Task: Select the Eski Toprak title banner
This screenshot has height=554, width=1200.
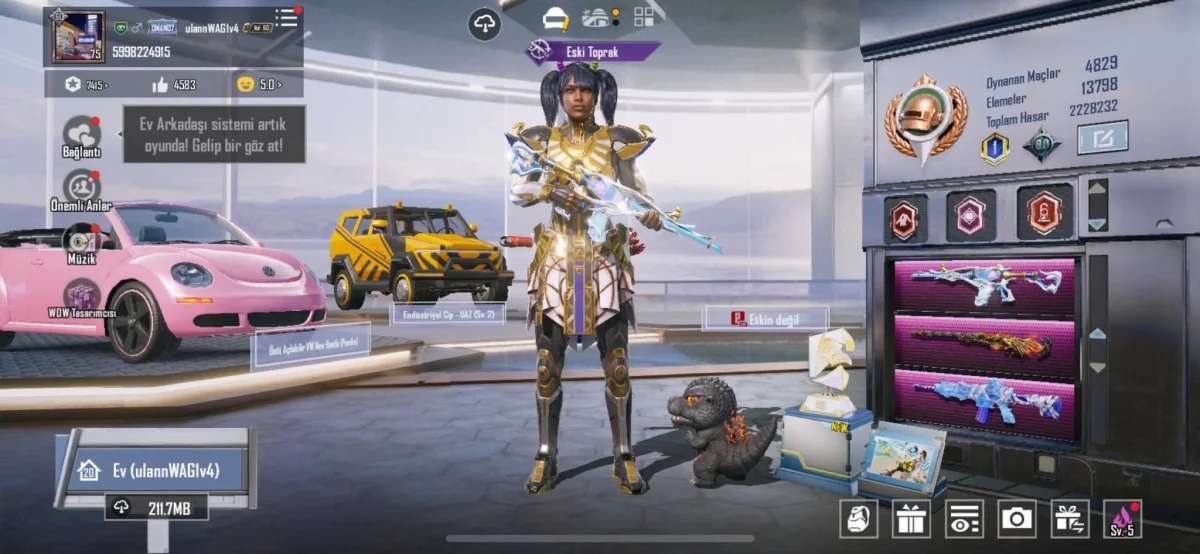Action: click(594, 51)
